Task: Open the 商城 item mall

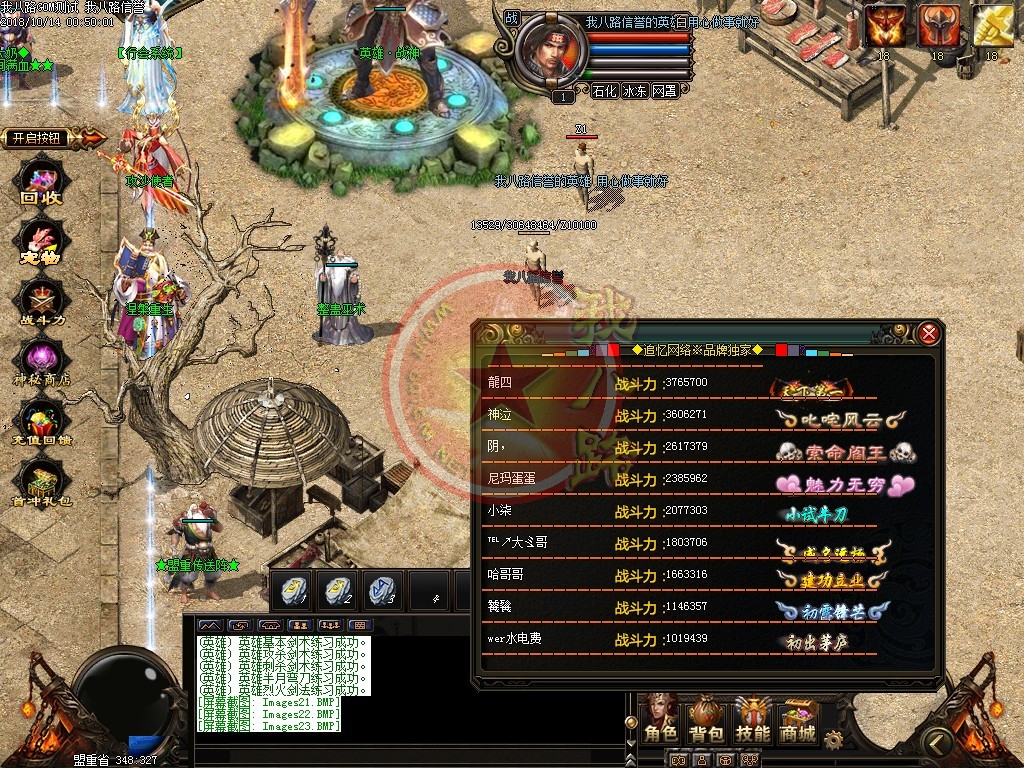Action: (x=797, y=720)
